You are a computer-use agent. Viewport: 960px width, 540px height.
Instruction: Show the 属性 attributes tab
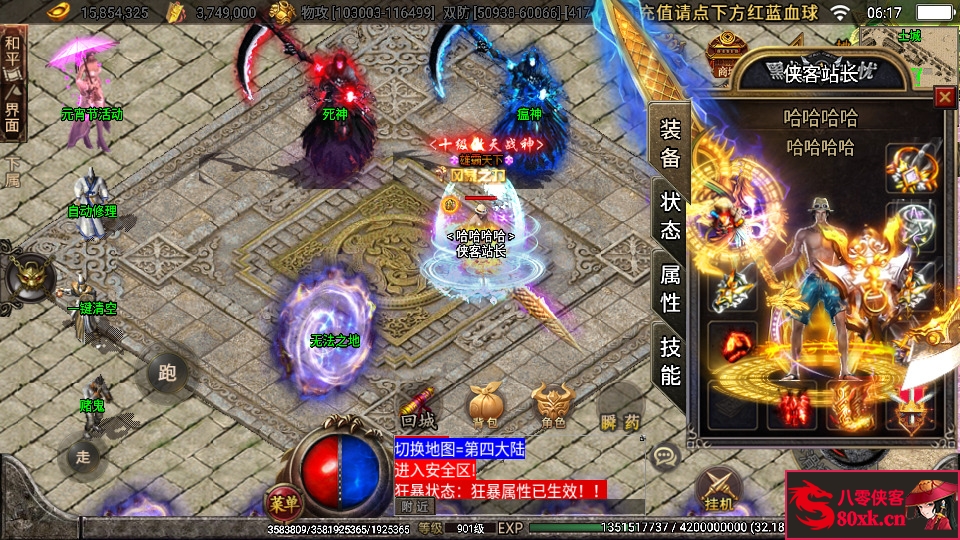pyautogui.click(x=670, y=286)
